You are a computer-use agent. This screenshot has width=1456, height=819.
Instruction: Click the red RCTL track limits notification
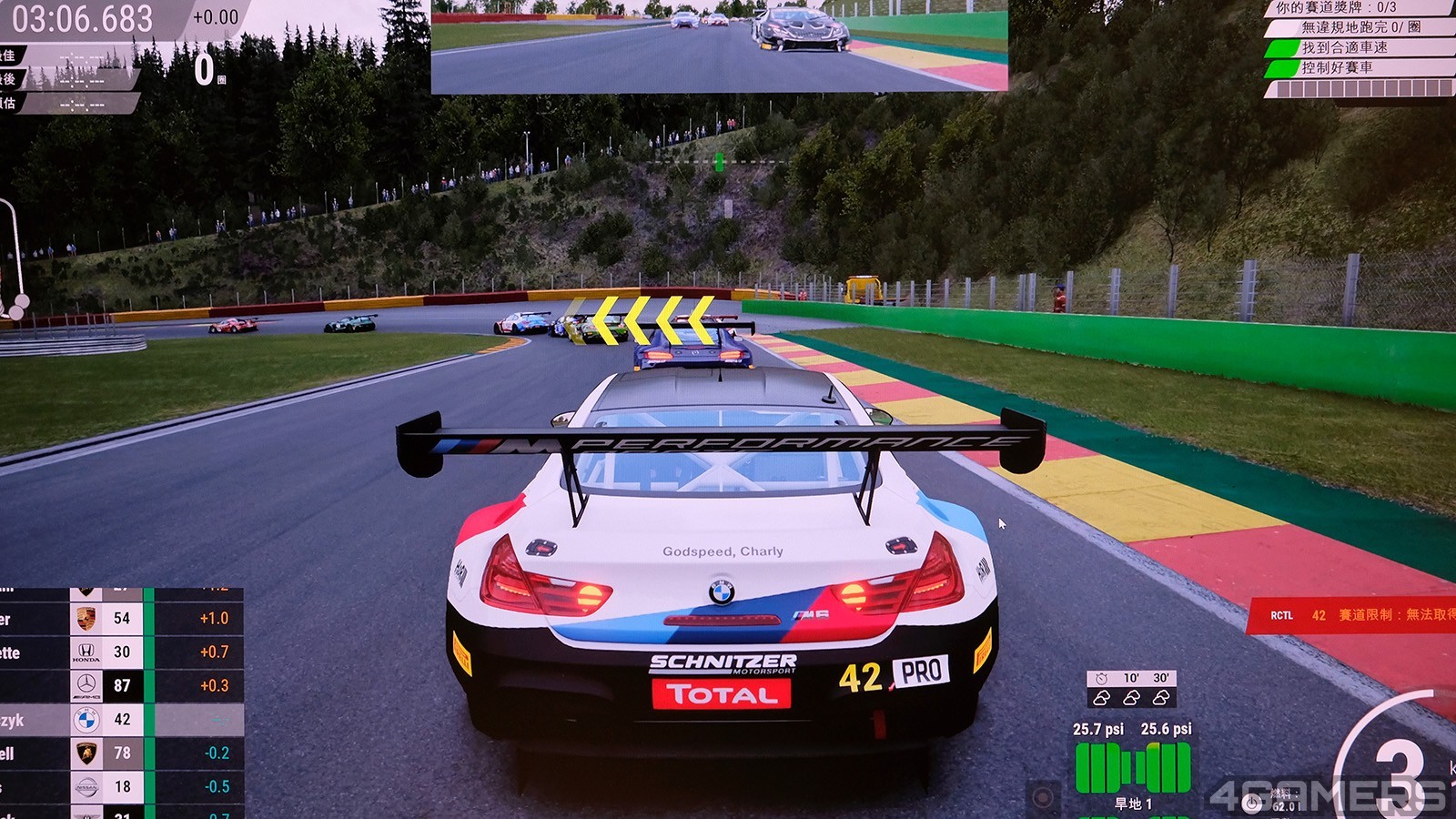(1353, 615)
